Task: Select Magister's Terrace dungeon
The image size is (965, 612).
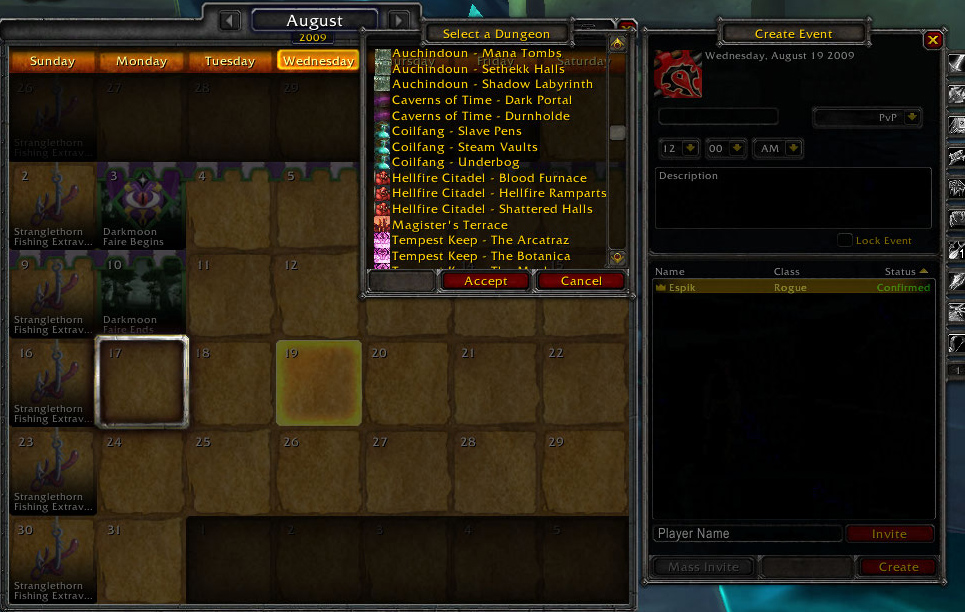Action: 449,225
